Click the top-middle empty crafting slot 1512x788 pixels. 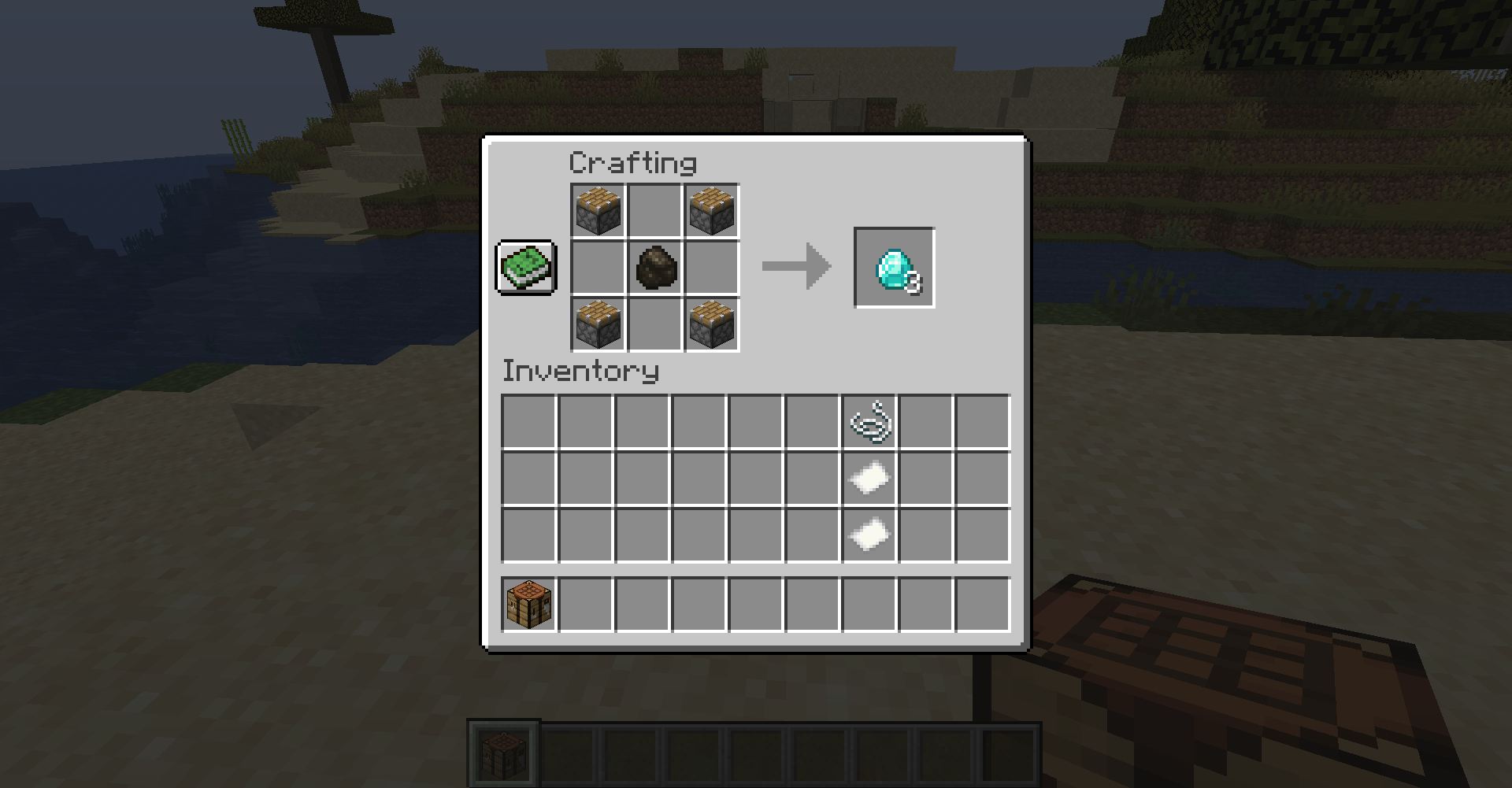[654, 210]
